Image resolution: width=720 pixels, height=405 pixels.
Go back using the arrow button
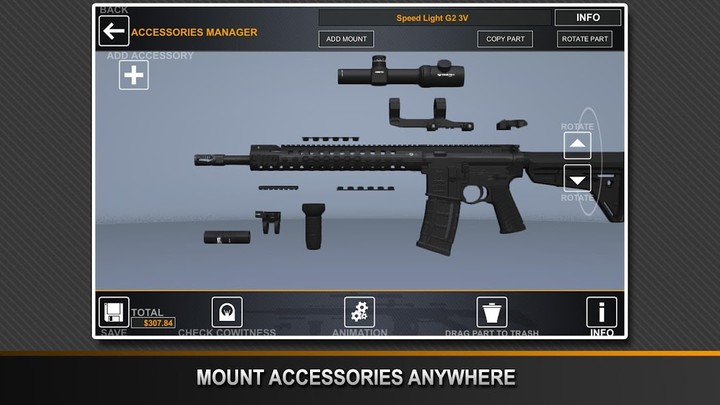114,31
